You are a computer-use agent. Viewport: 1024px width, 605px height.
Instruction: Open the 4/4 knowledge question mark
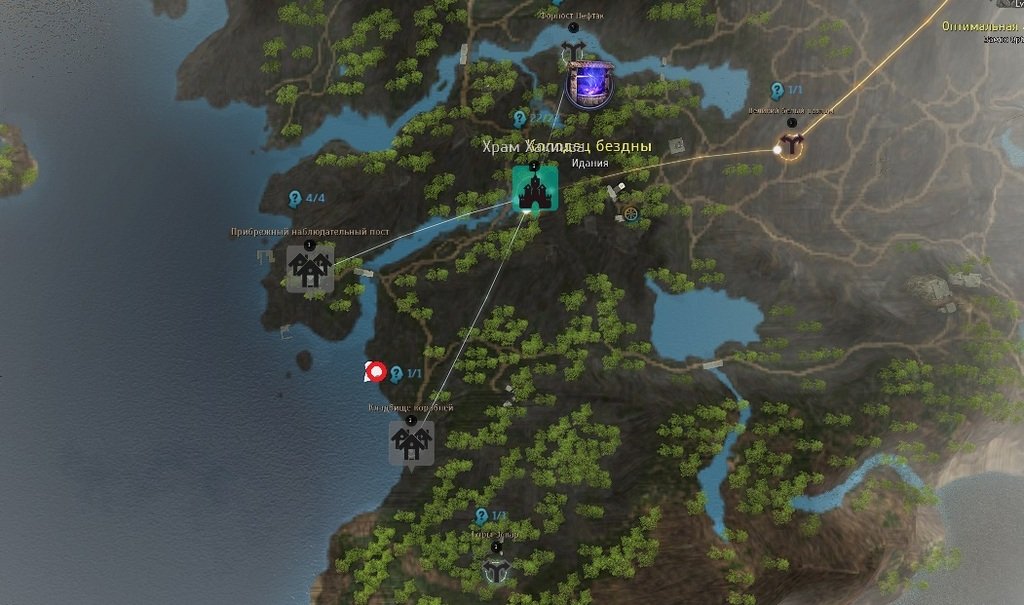(295, 198)
